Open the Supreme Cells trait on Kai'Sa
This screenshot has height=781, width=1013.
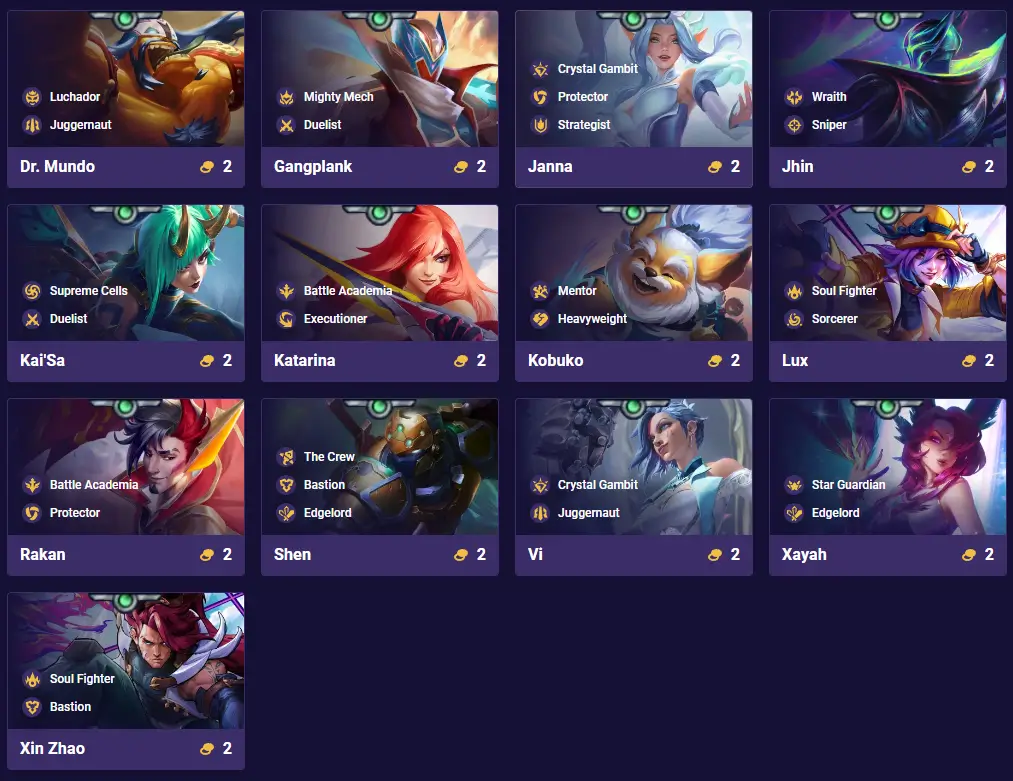88,291
